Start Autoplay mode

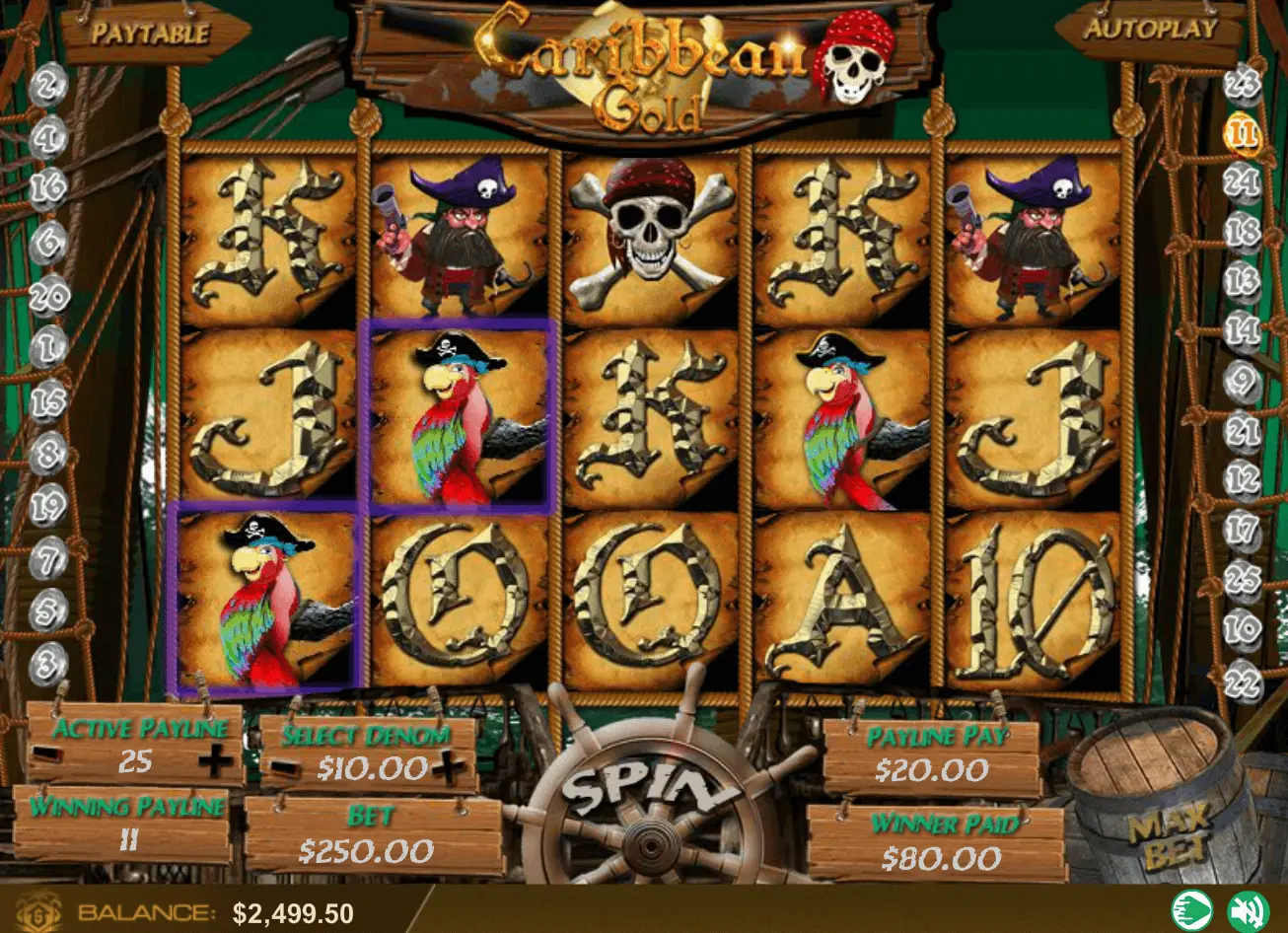coord(1152,29)
